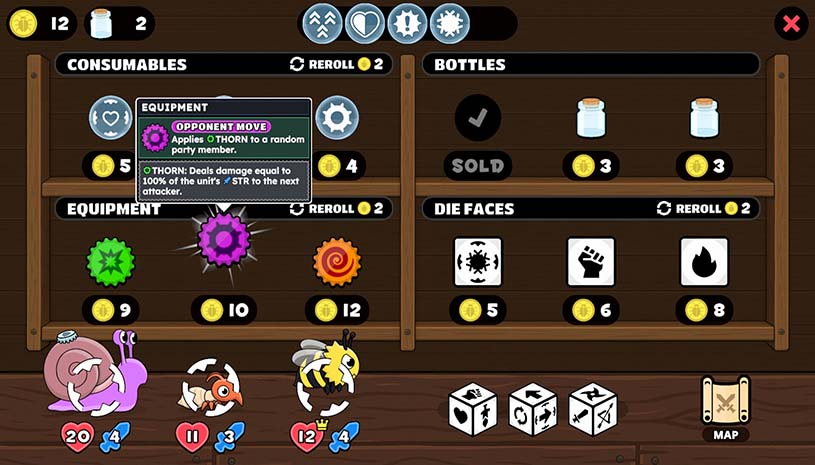Buy the raised fist die face

tap(590, 262)
